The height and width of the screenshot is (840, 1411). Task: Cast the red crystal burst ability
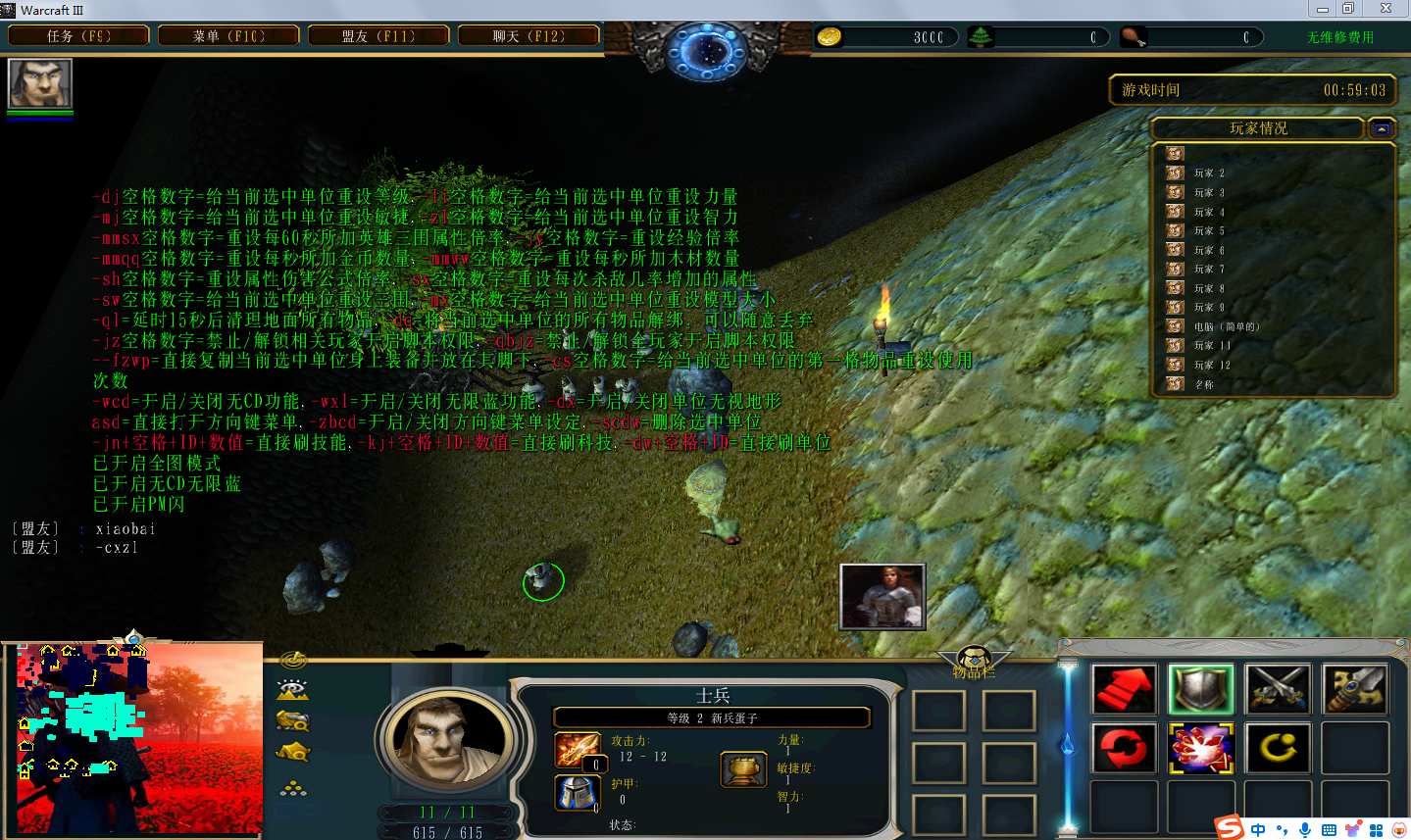point(1201,749)
